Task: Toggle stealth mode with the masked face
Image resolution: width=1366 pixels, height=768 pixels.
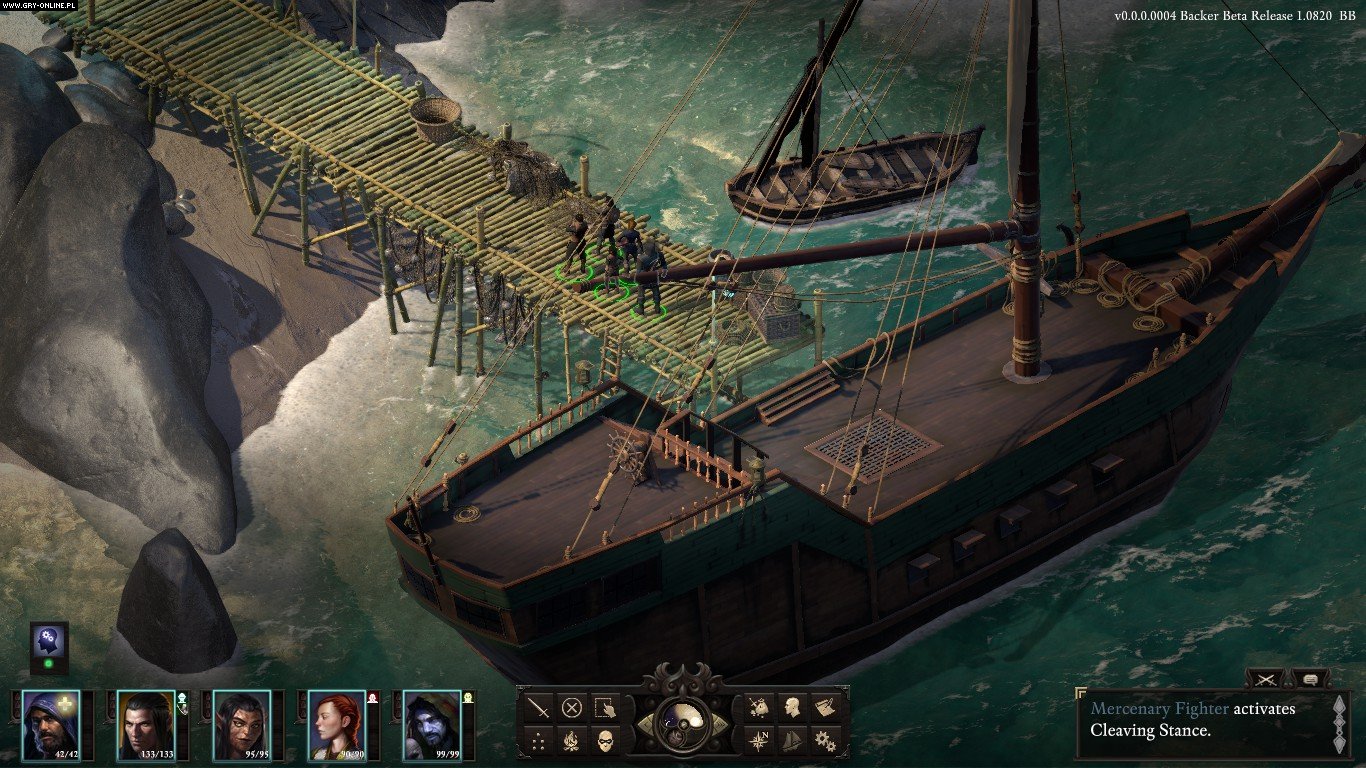Action: tap(604, 741)
